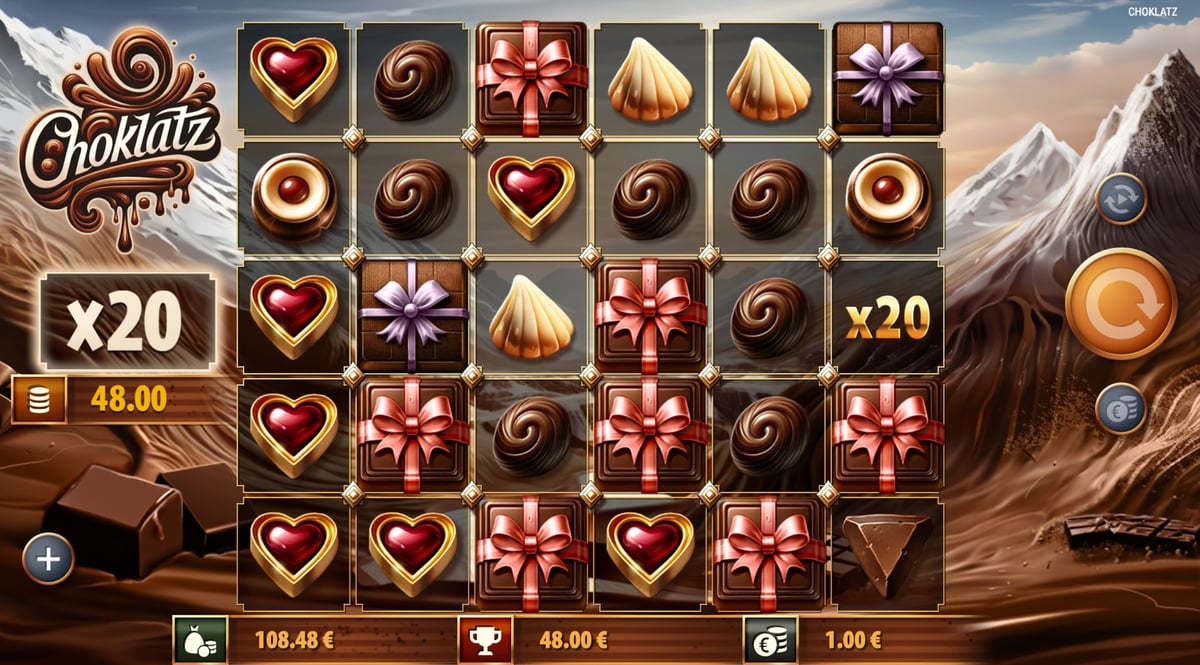Click the bet amount coin icon

[x=770, y=640]
